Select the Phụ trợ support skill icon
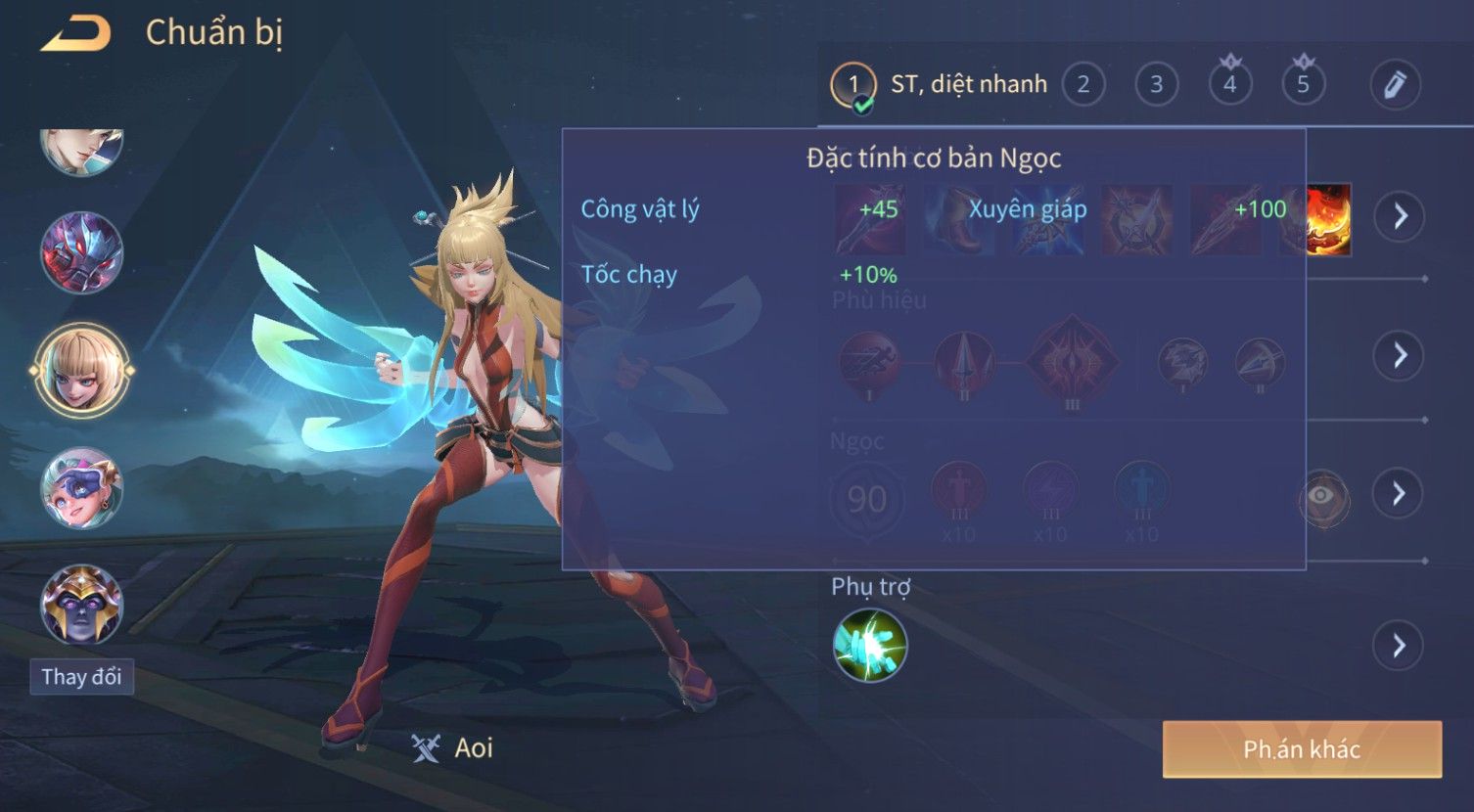 point(869,646)
